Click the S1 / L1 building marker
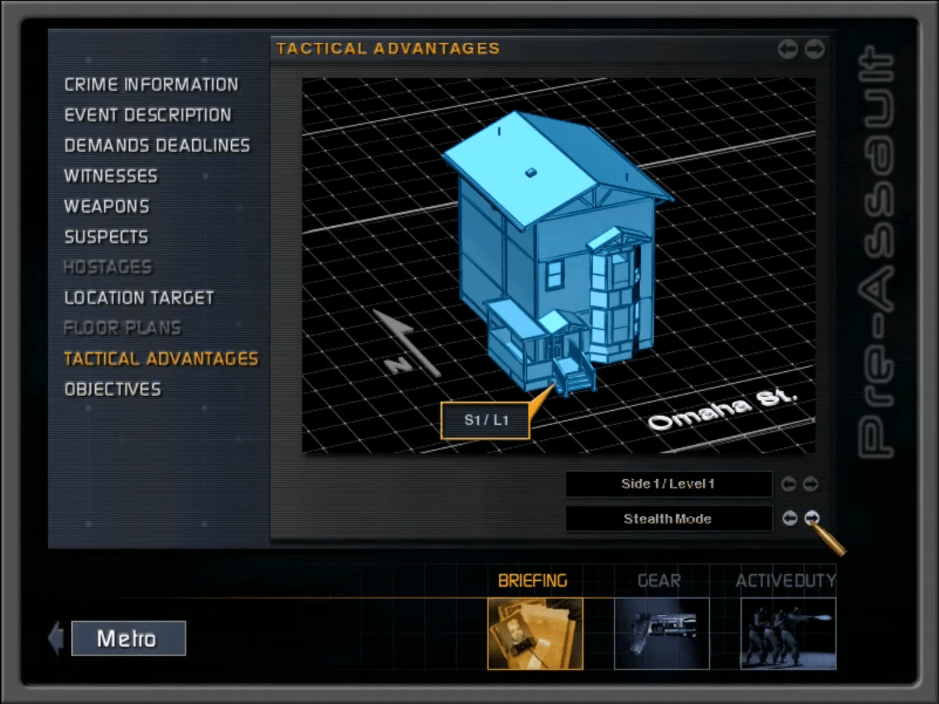939x704 pixels. pyautogui.click(x=486, y=420)
